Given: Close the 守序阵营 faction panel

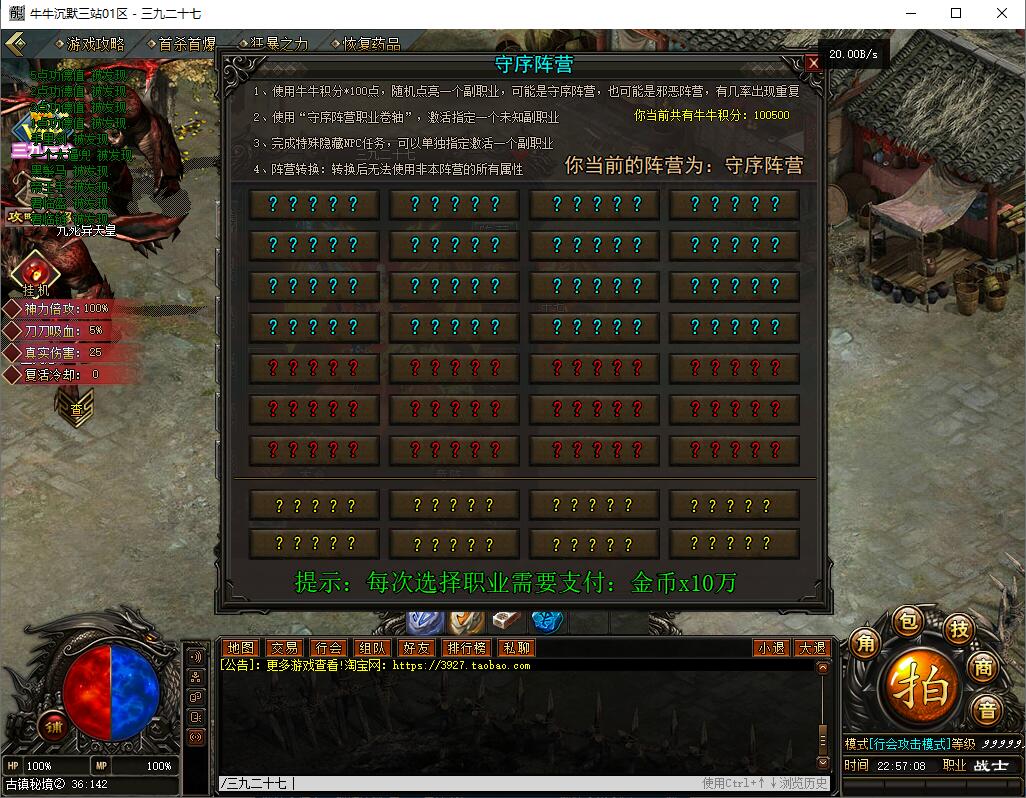Looking at the screenshot, I should (x=813, y=63).
